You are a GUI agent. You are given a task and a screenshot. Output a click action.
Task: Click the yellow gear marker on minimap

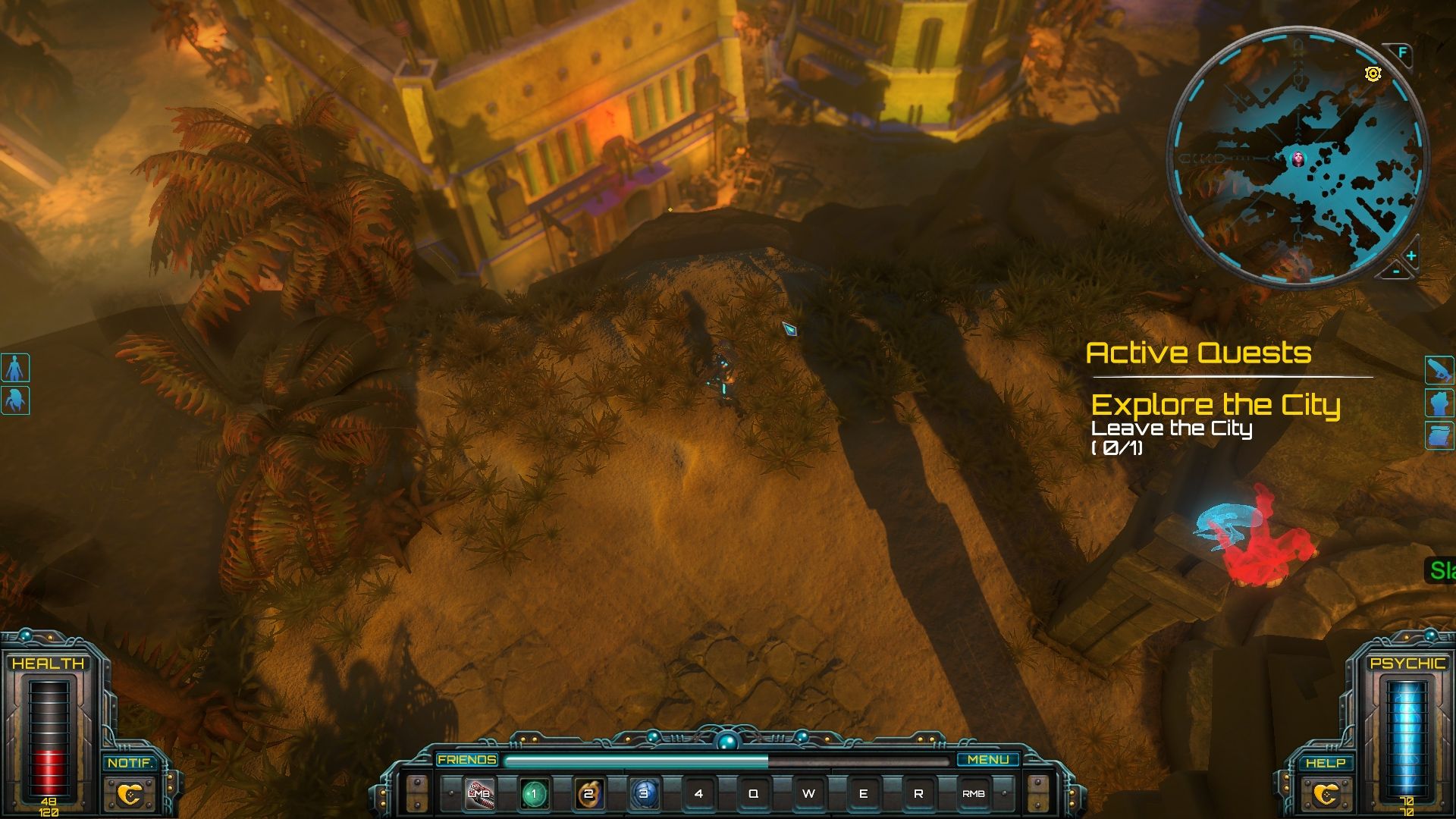[1373, 74]
